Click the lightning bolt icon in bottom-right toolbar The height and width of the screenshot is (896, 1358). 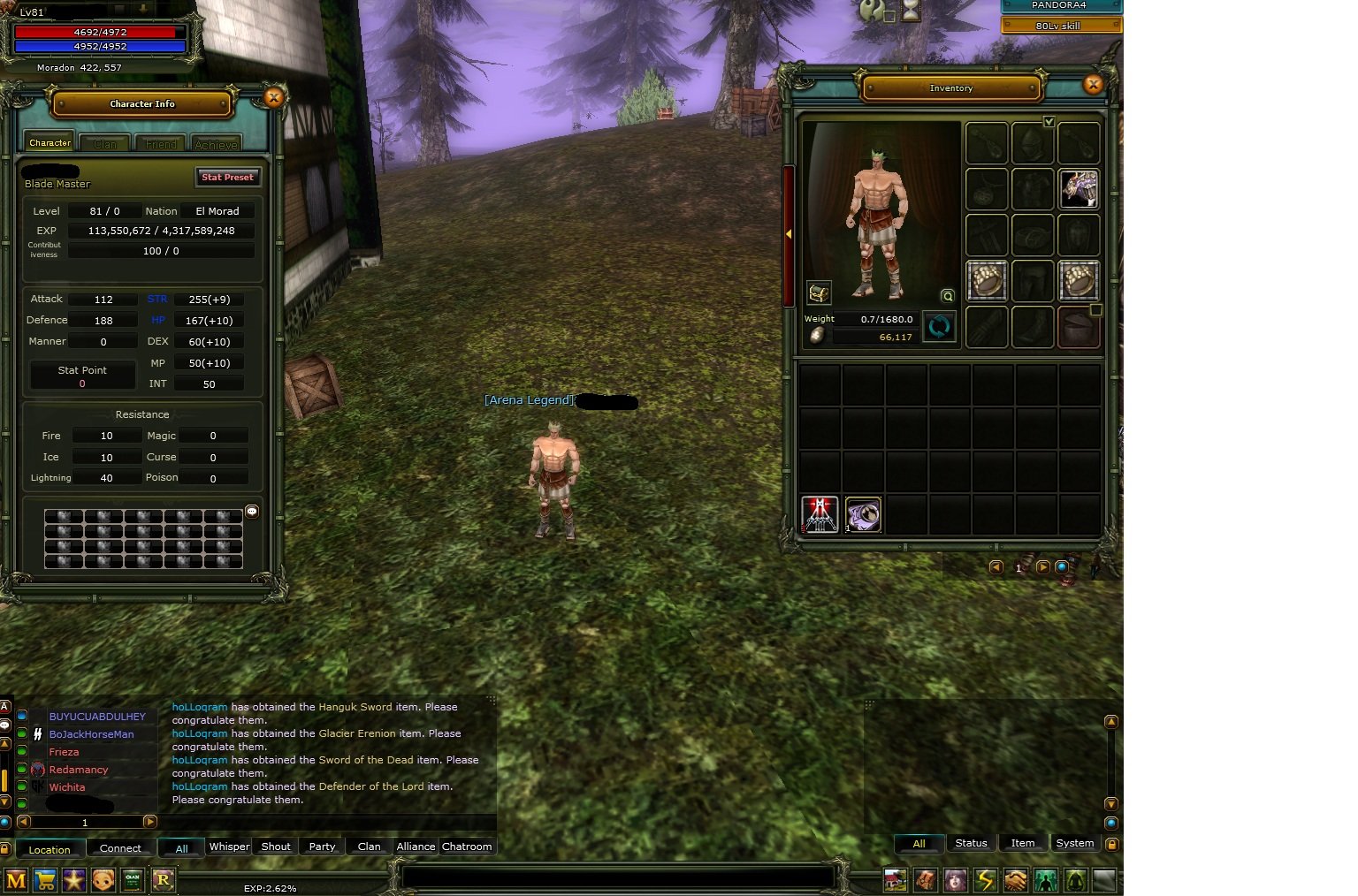(x=984, y=880)
